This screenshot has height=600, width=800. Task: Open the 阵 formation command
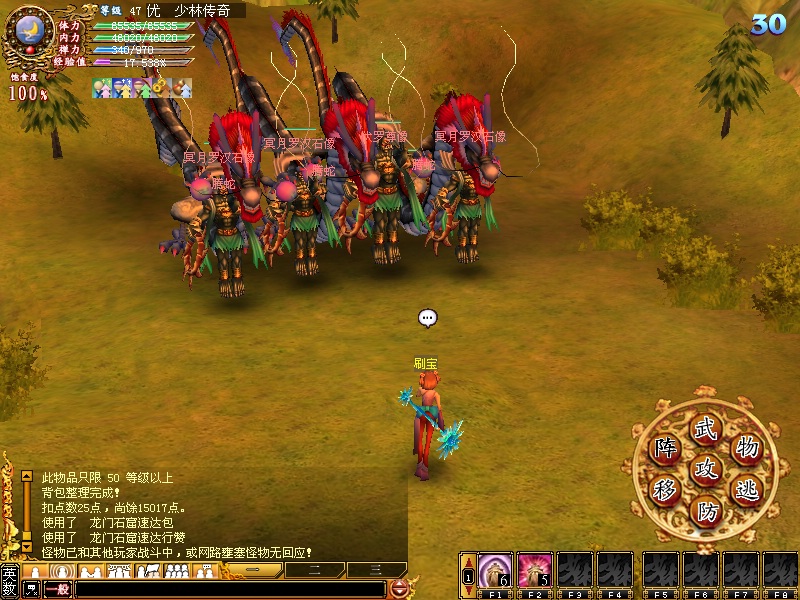pyautogui.click(x=665, y=447)
